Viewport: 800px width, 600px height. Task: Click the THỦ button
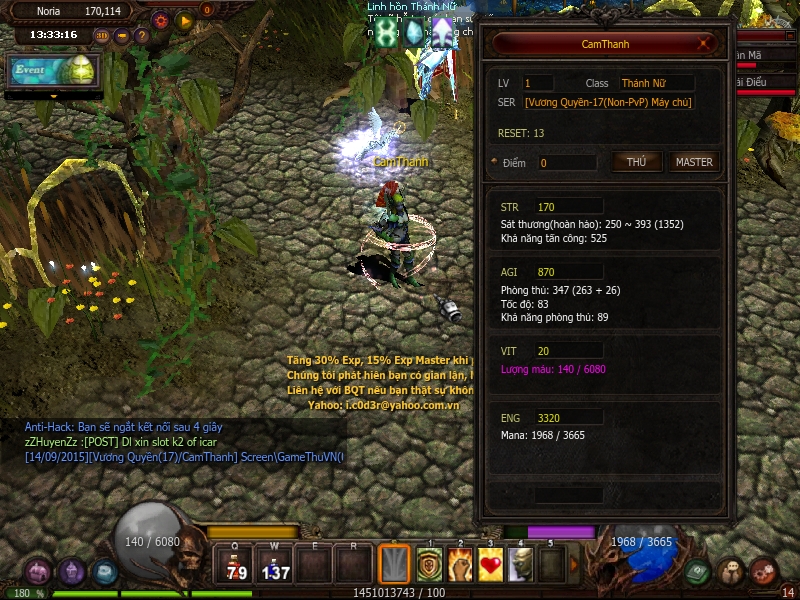click(636, 162)
